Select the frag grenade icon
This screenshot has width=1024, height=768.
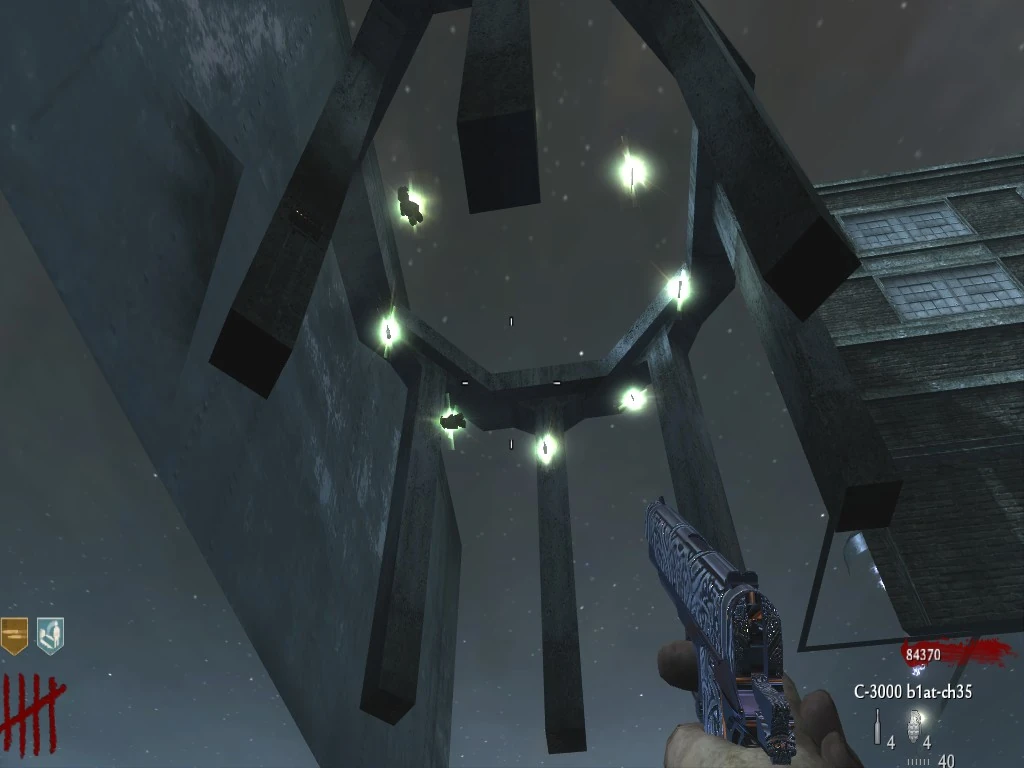point(913,727)
